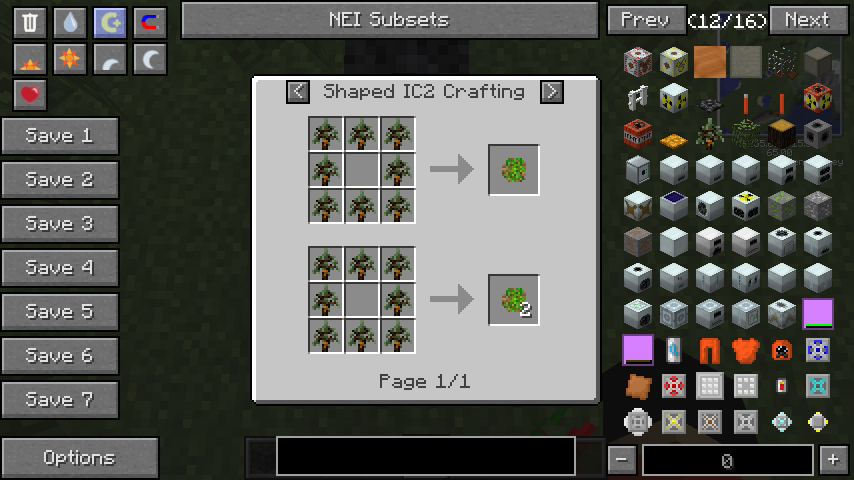Show the next recipe type with right arrow
This screenshot has height=480, width=854.
(x=551, y=92)
